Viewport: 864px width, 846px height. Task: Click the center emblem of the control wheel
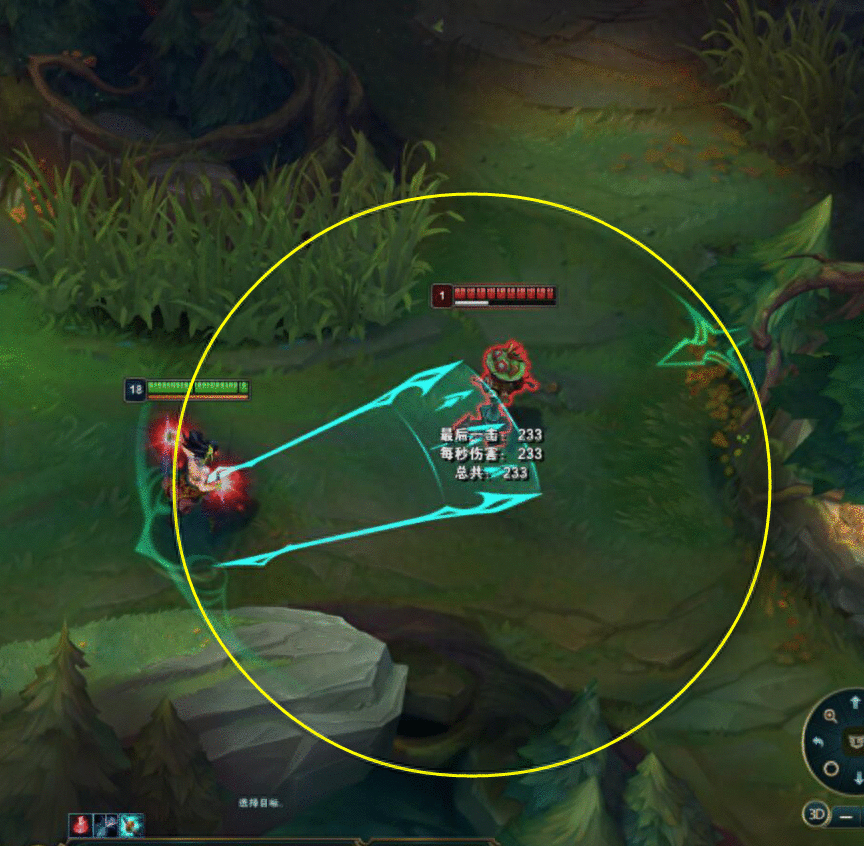pyautogui.click(x=855, y=741)
